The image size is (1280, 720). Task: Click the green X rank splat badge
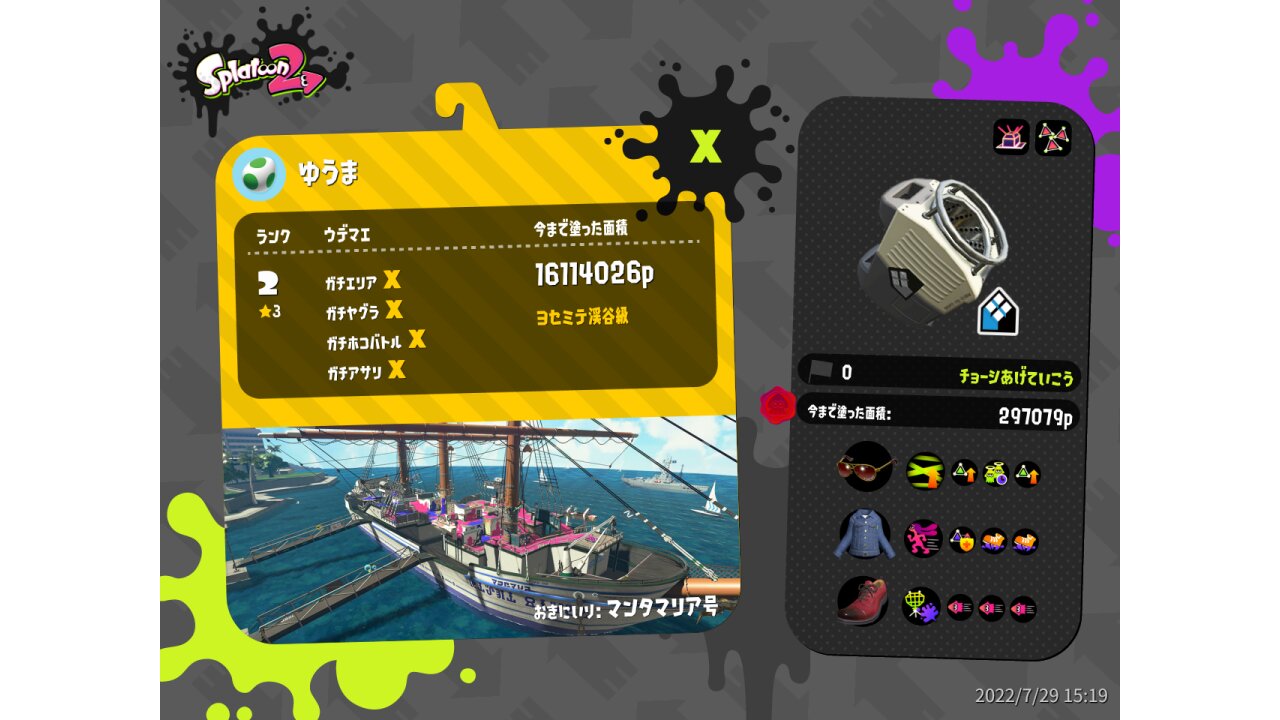point(706,147)
